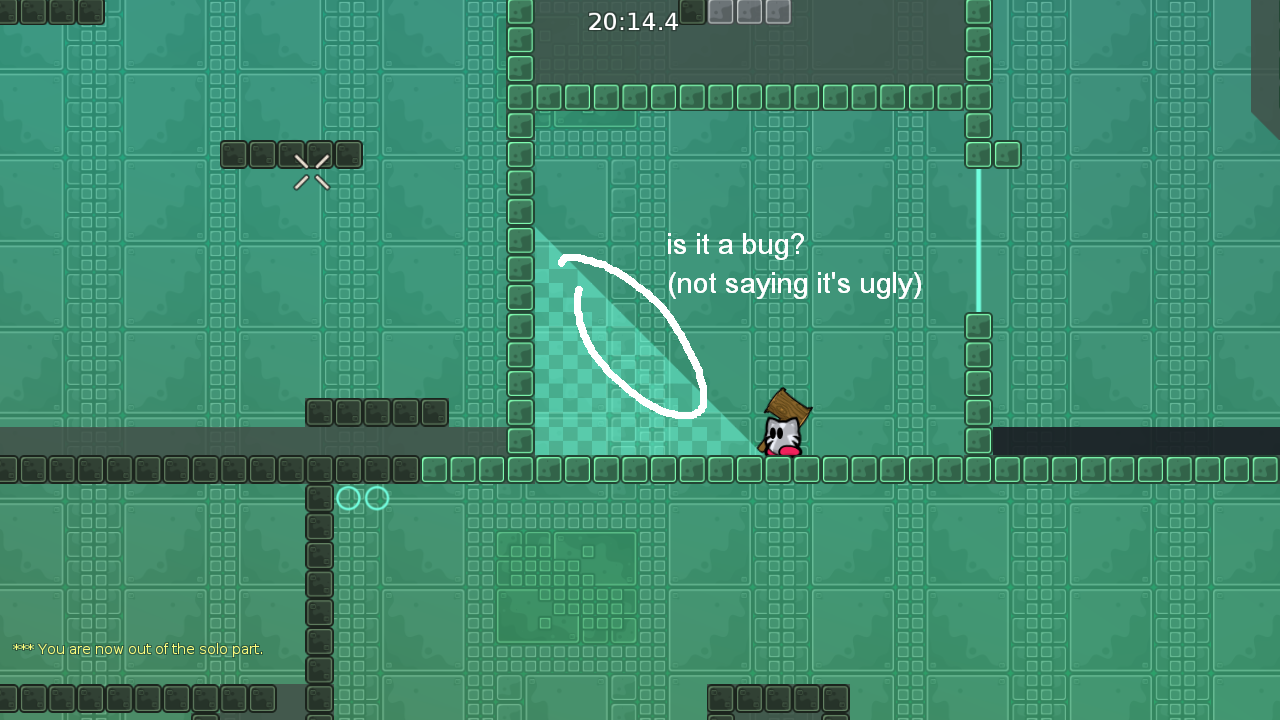Open the top-right green entity tile

pyautogui.click(x=1005, y=155)
